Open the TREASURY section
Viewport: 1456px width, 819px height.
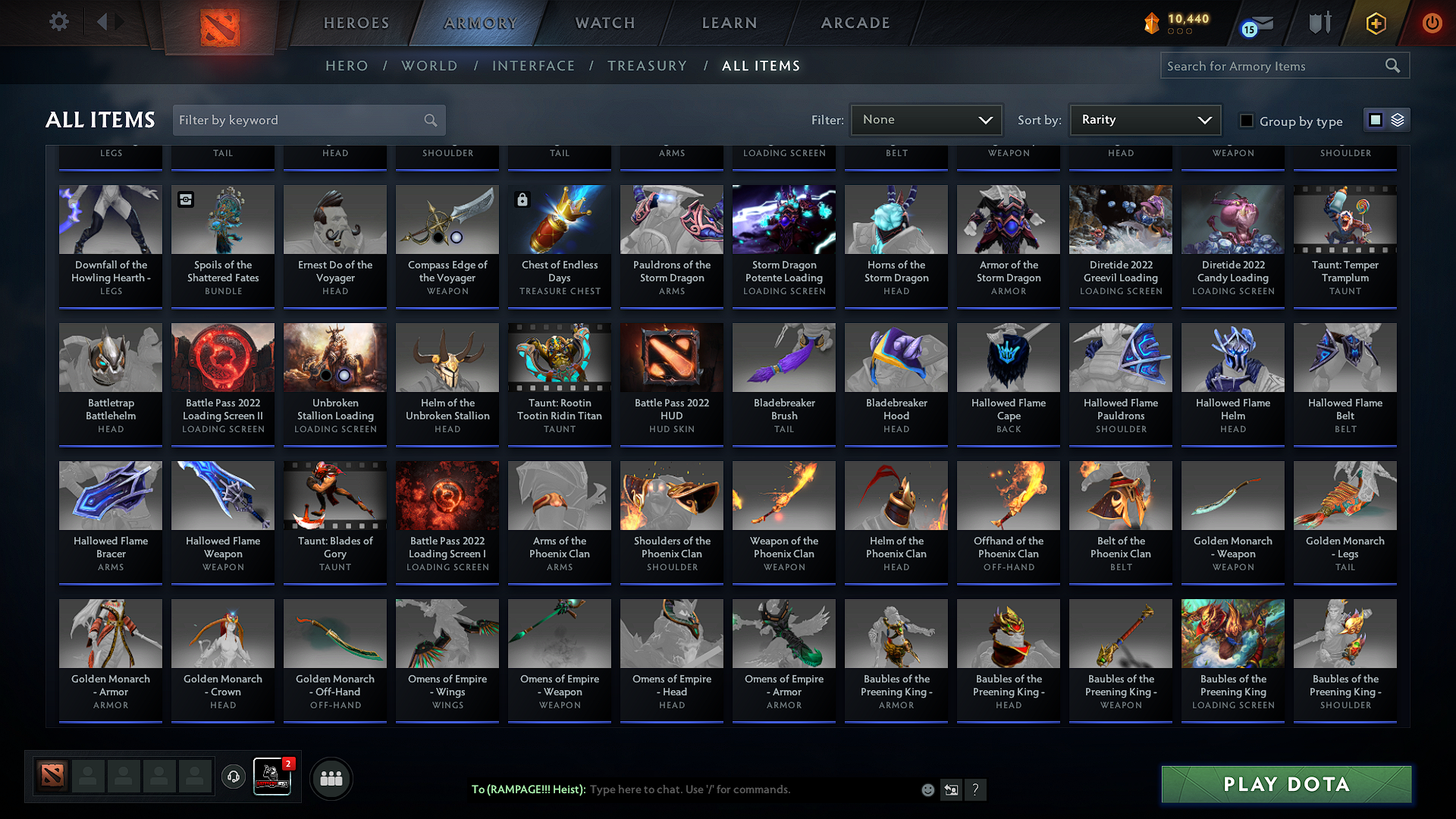click(647, 66)
